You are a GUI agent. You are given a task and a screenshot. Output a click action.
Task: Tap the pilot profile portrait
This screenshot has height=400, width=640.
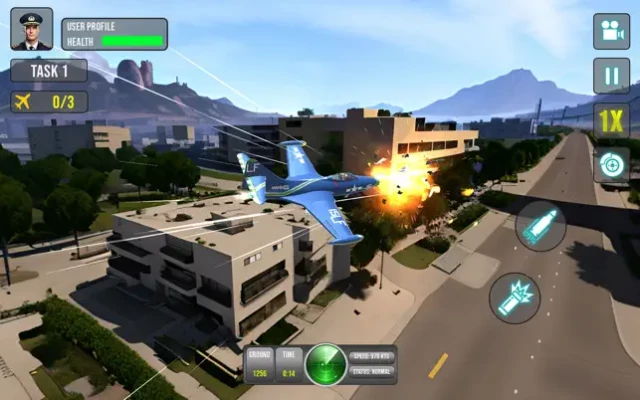31,29
